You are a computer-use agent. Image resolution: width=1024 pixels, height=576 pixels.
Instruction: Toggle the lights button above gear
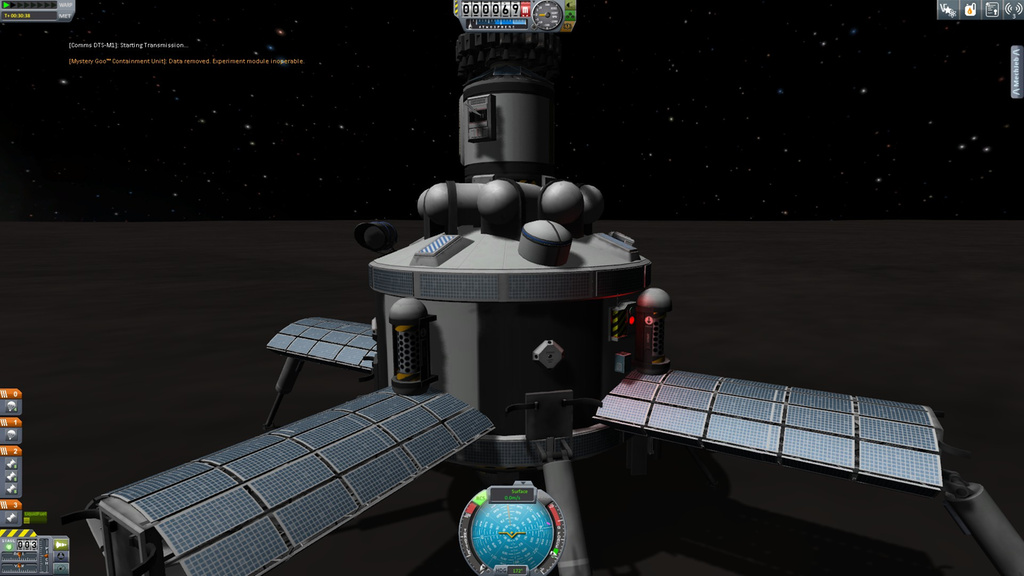pyautogui.click(x=571, y=6)
